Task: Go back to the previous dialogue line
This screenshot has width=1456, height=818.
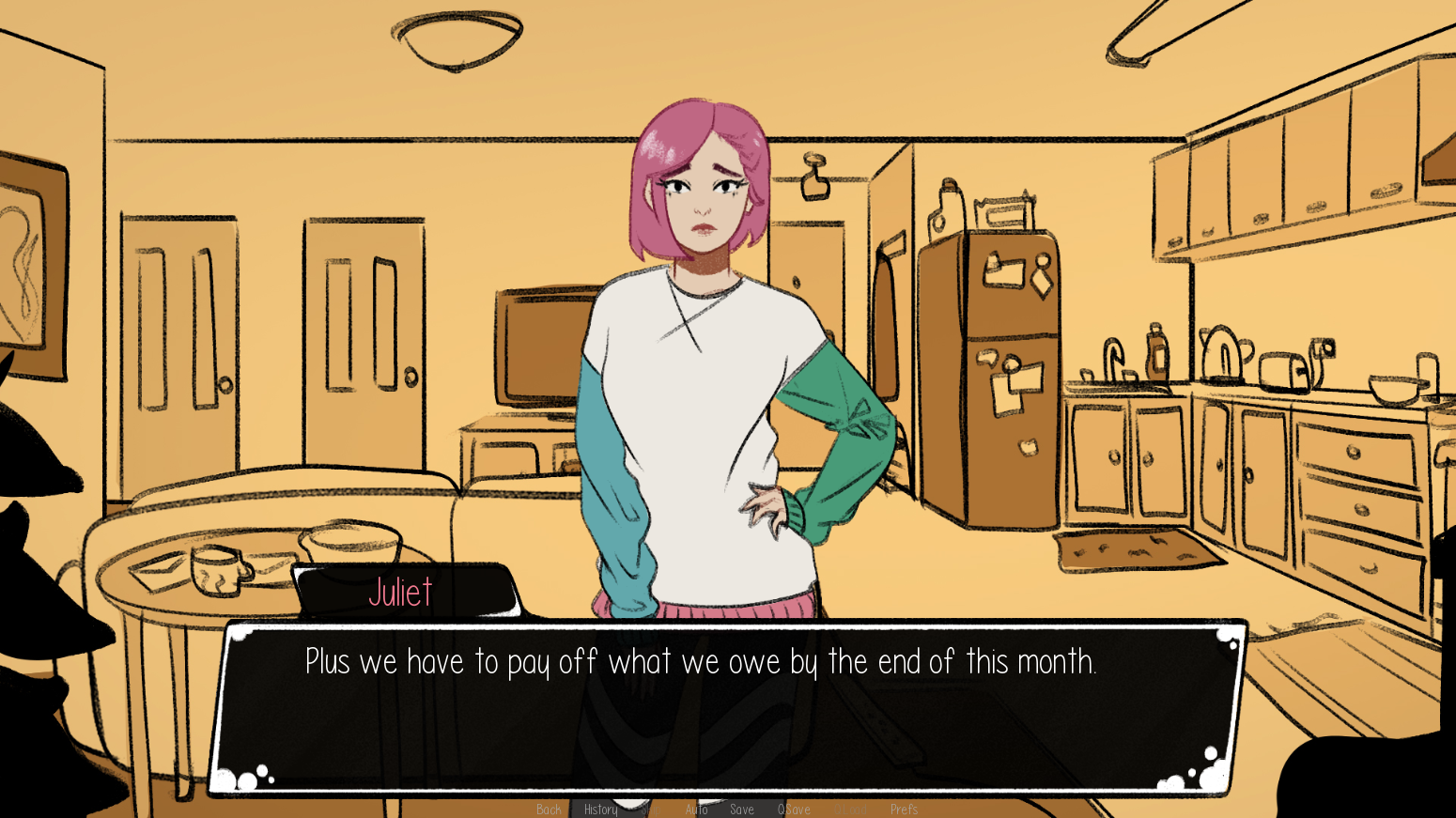Action: 549,810
